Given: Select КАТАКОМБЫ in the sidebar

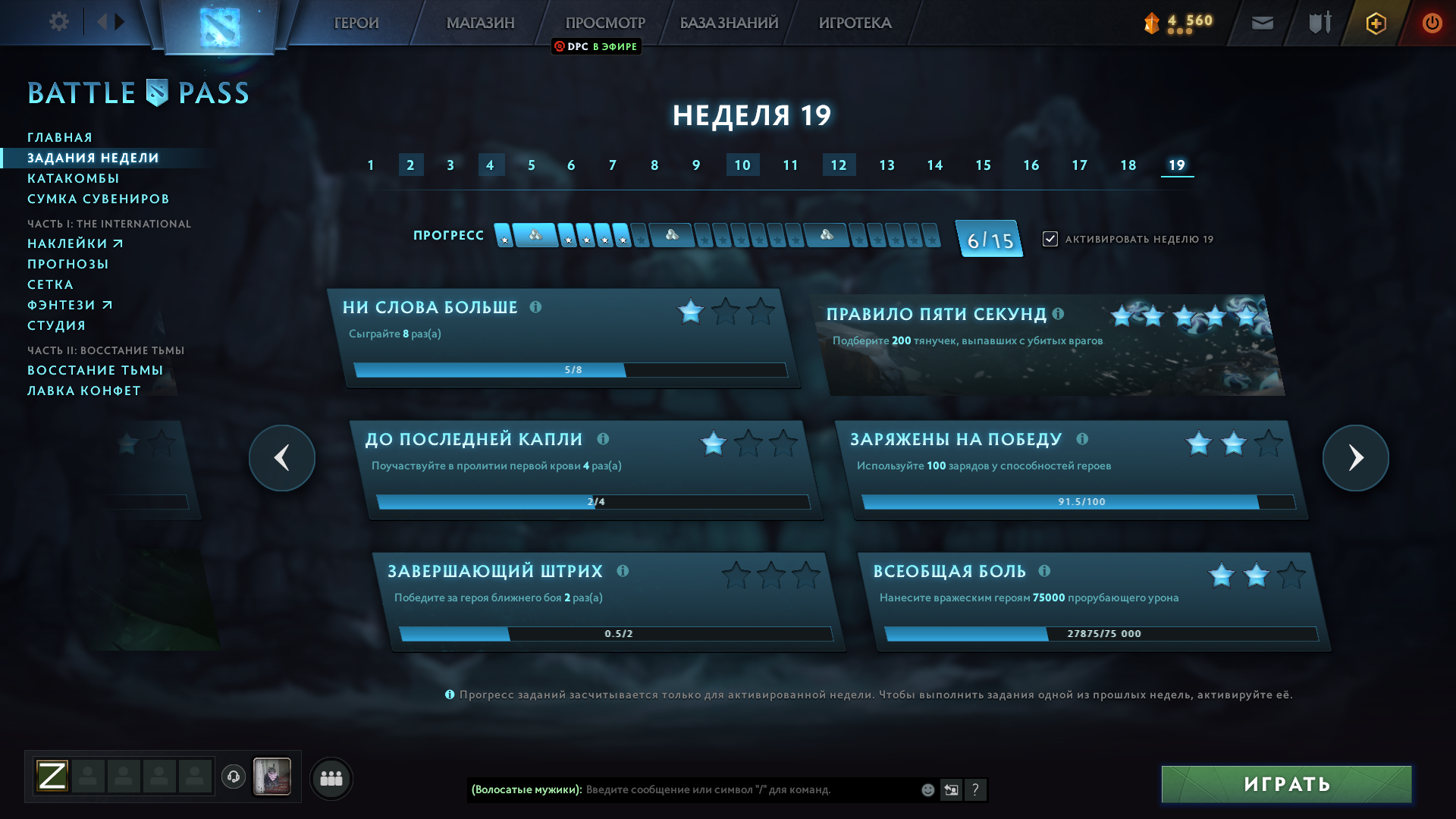Looking at the screenshot, I should [74, 178].
